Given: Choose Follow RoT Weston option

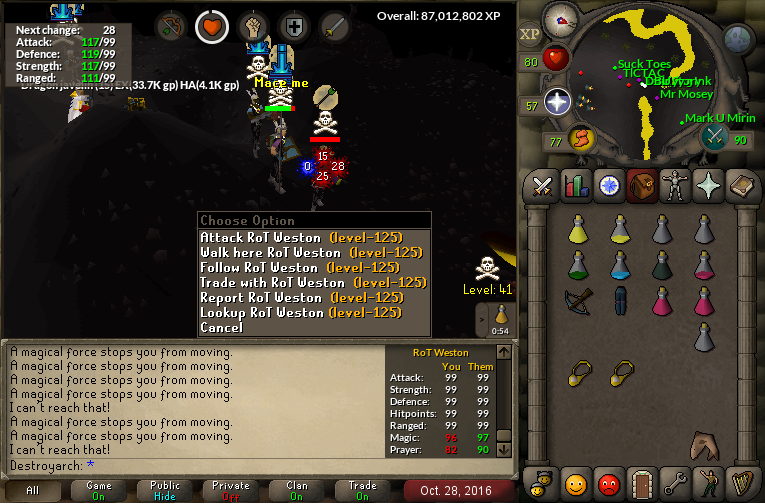Looking at the screenshot, I should (300, 268).
